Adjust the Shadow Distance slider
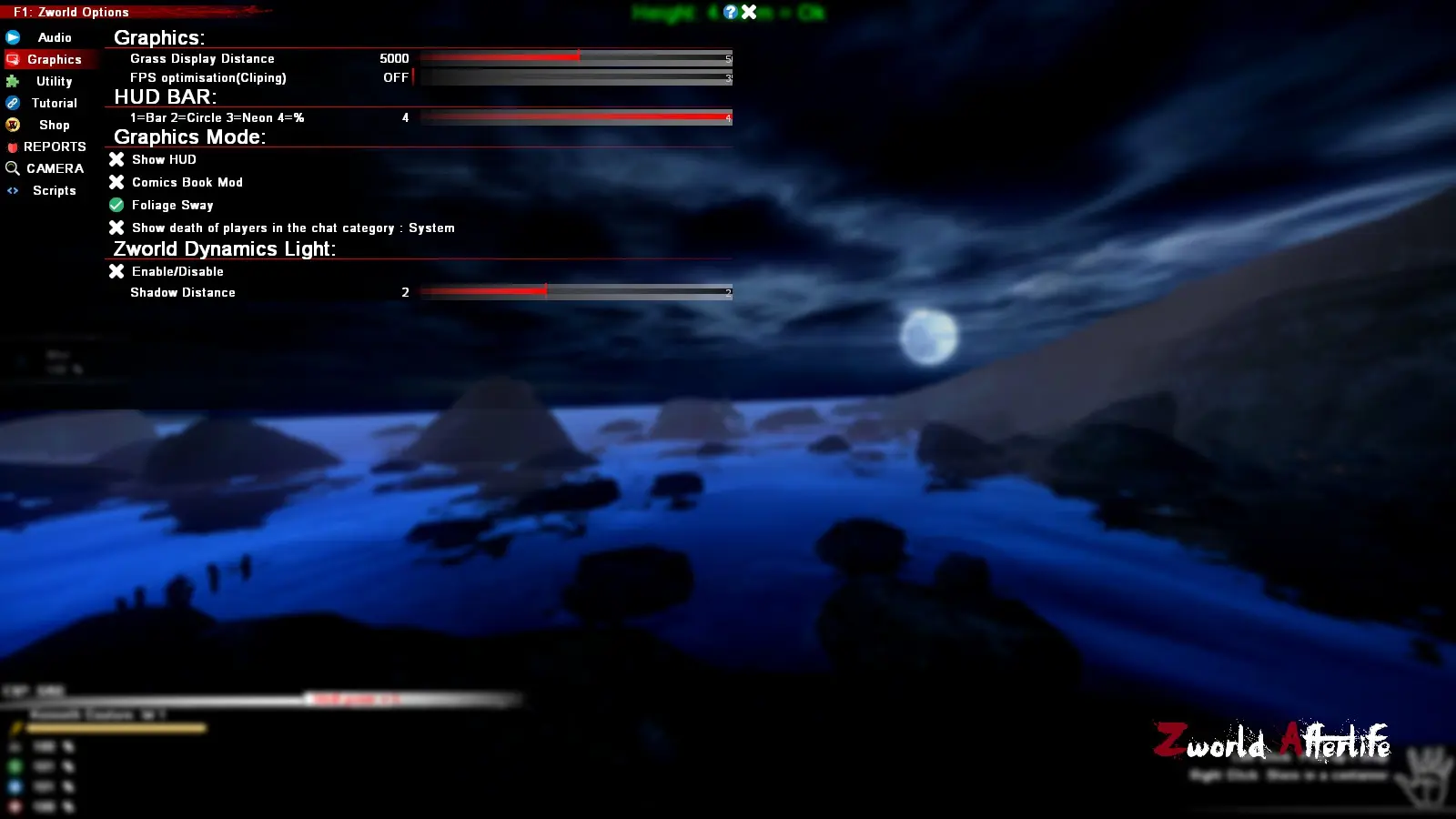The height and width of the screenshot is (819, 1456). (x=544, y=291)
